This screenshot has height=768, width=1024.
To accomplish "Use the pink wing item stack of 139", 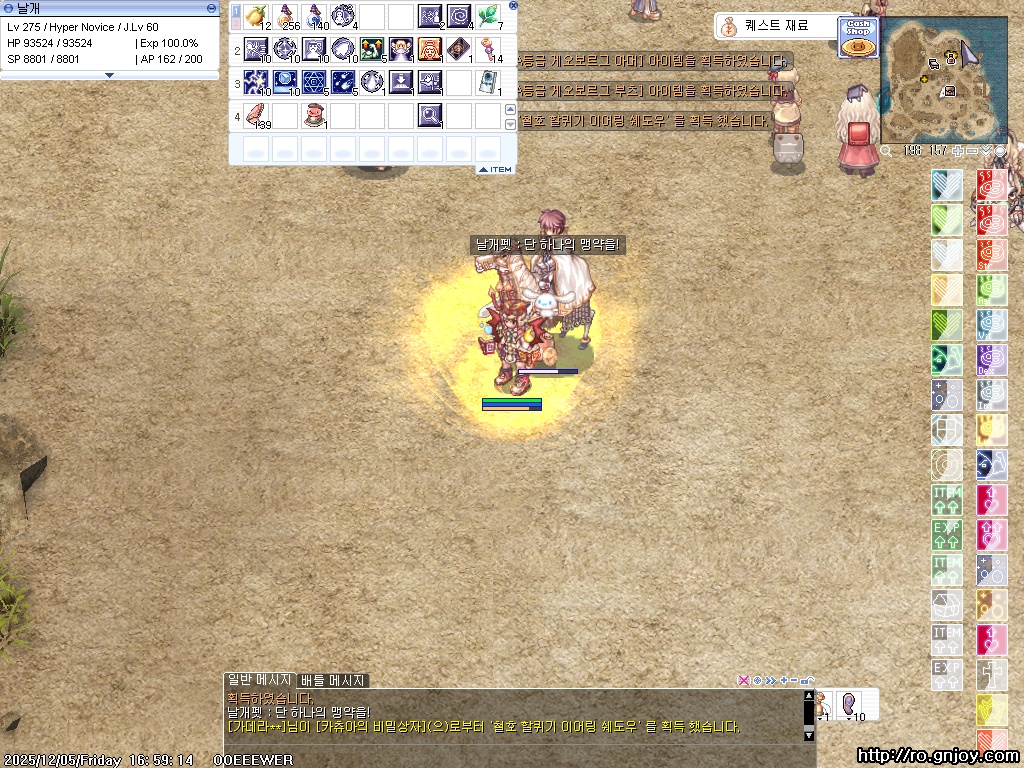I will click(x=257, y=113).
